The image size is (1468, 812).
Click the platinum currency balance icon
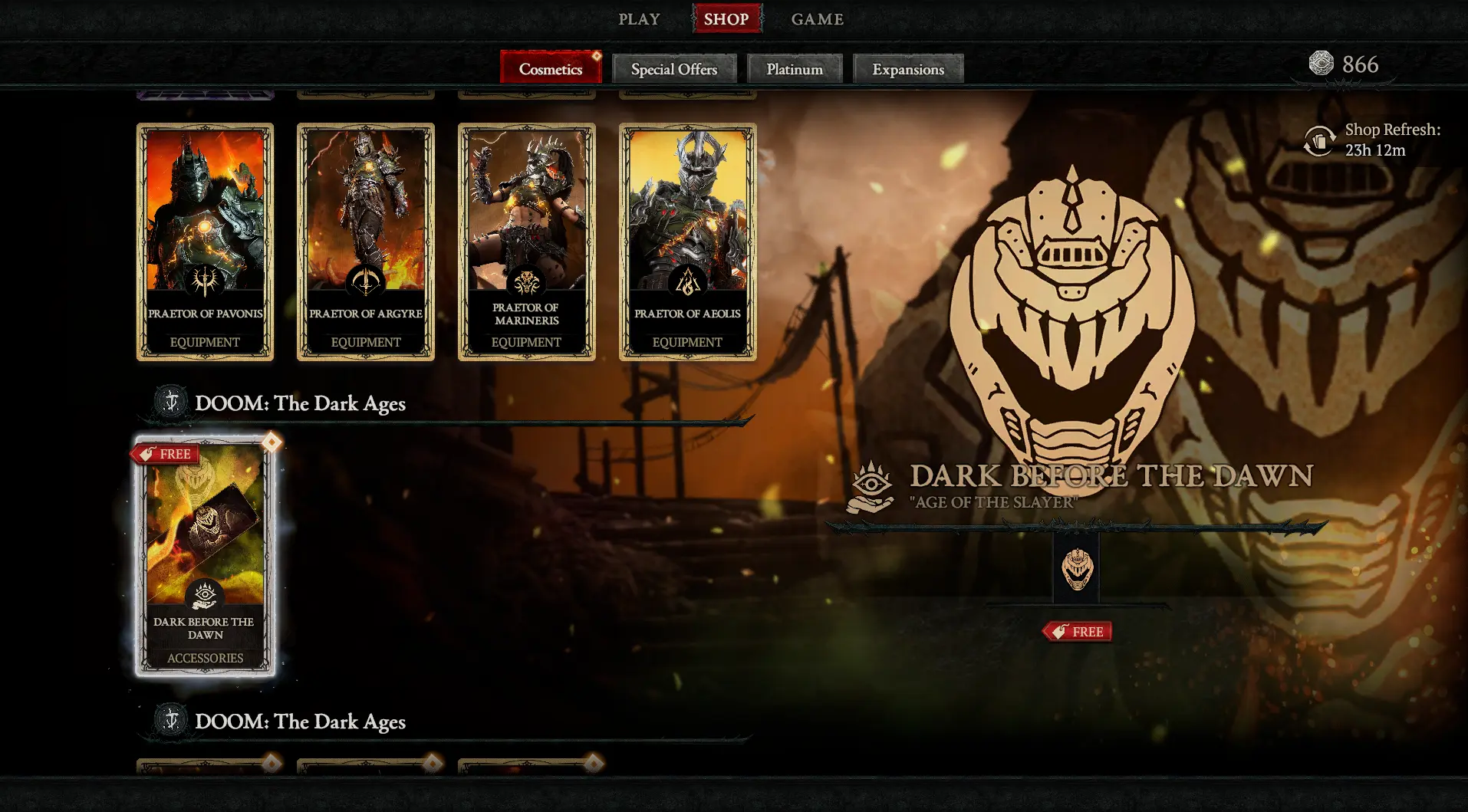click(x=1321, y=64)
